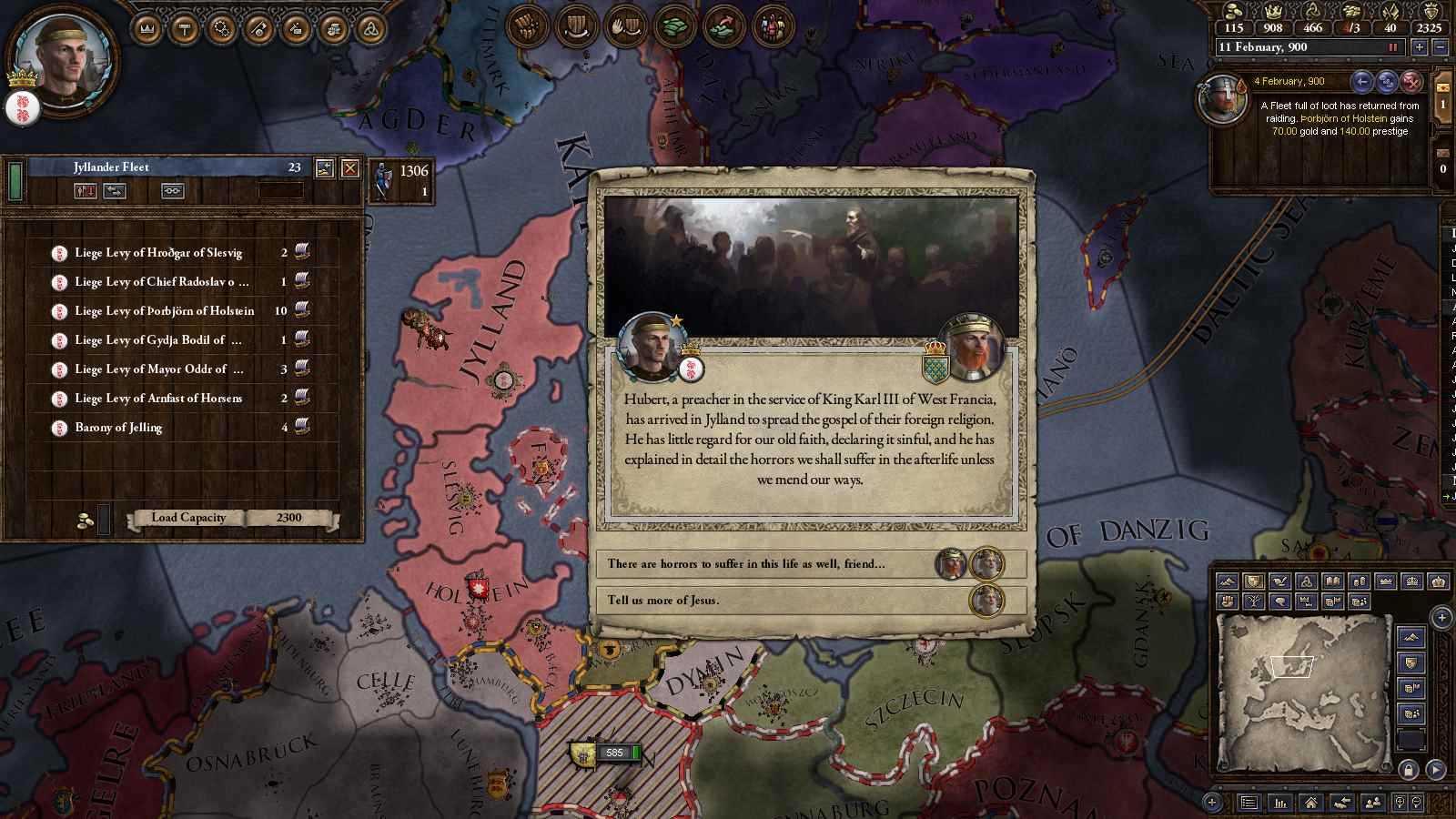Open the message log list icon
The height and width of the screenshot is (819, 1456).
1249,803
